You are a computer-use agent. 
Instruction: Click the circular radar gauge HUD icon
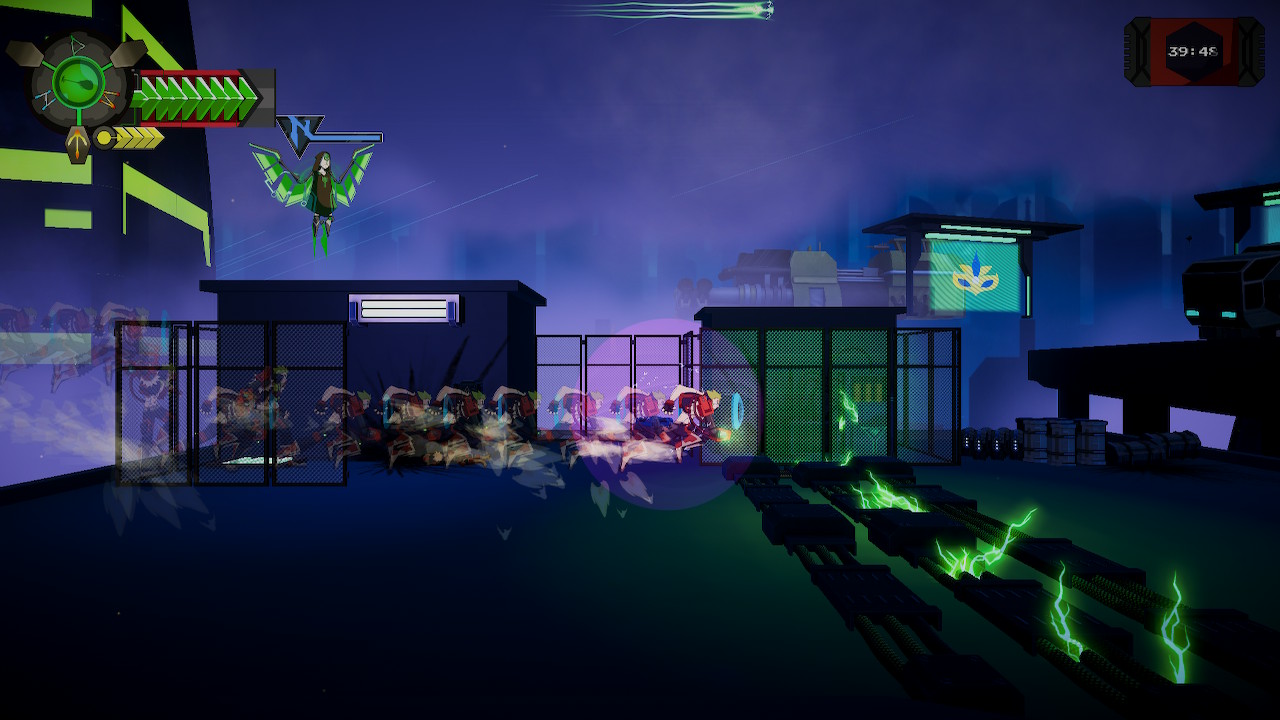click(x=77, y=83)
